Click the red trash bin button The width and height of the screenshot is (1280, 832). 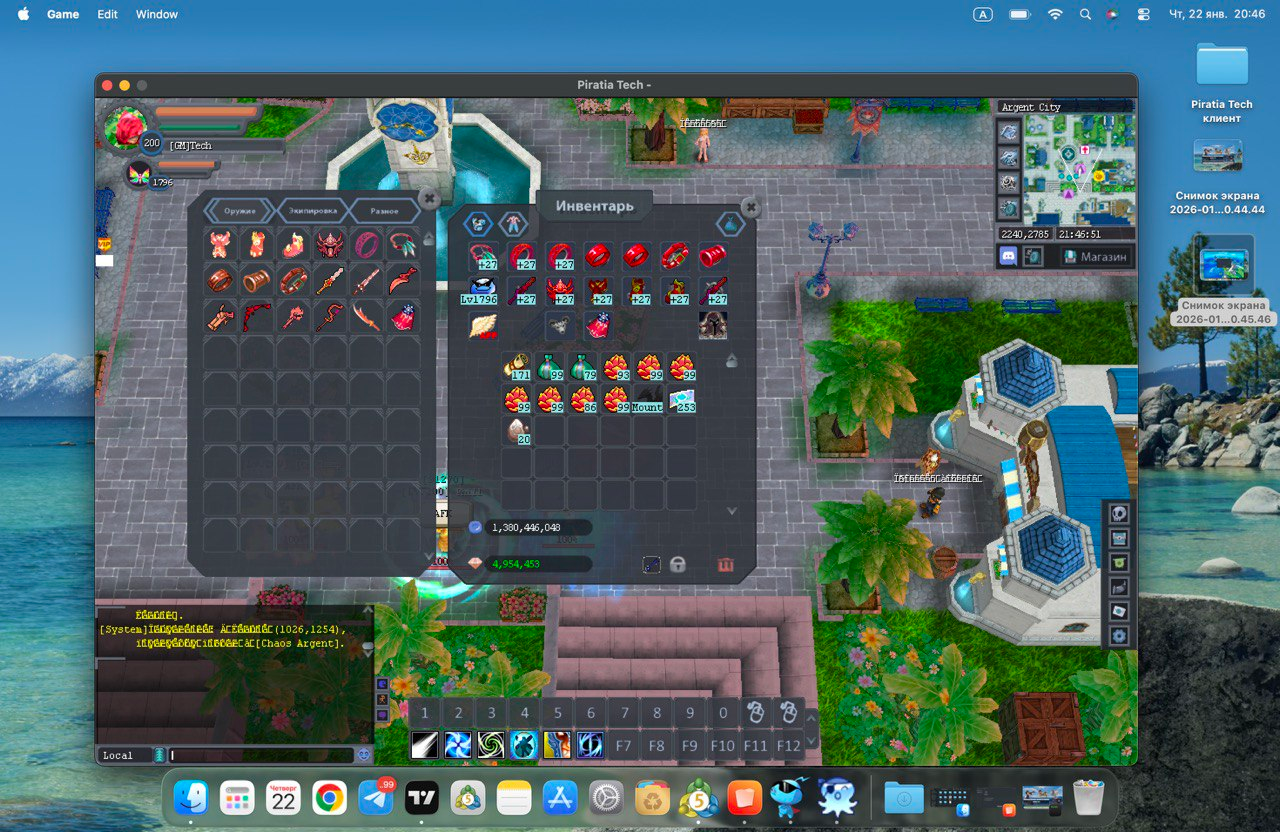(725, 564)
